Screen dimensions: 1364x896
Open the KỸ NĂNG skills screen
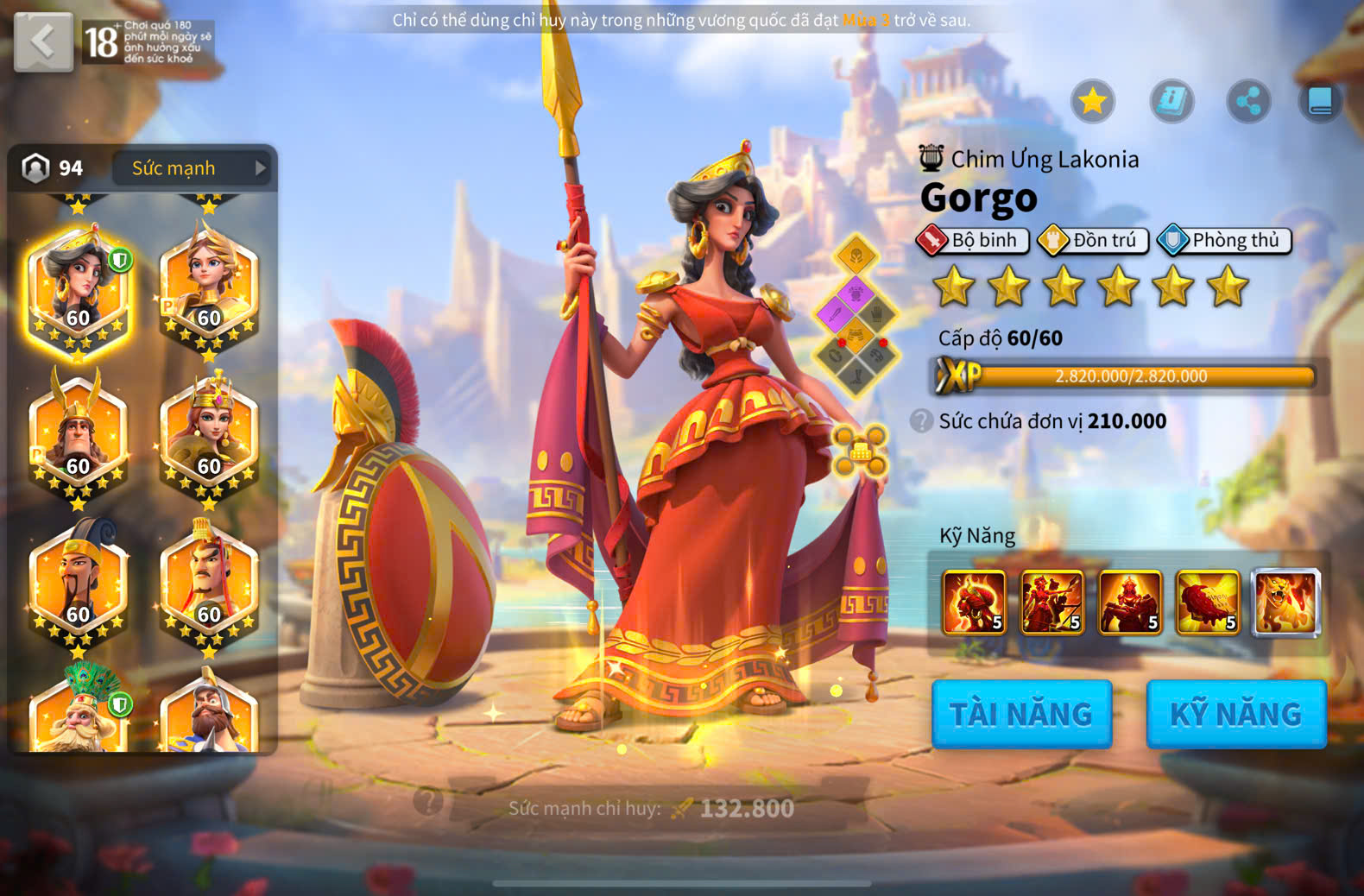tap(1235, 714)
